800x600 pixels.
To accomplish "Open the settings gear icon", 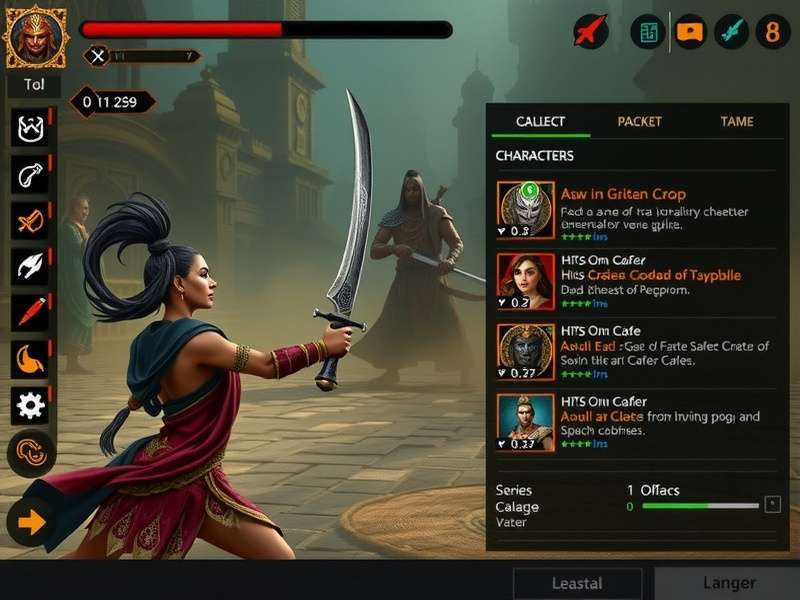I will pyautogui.click(x=30, y=405).
